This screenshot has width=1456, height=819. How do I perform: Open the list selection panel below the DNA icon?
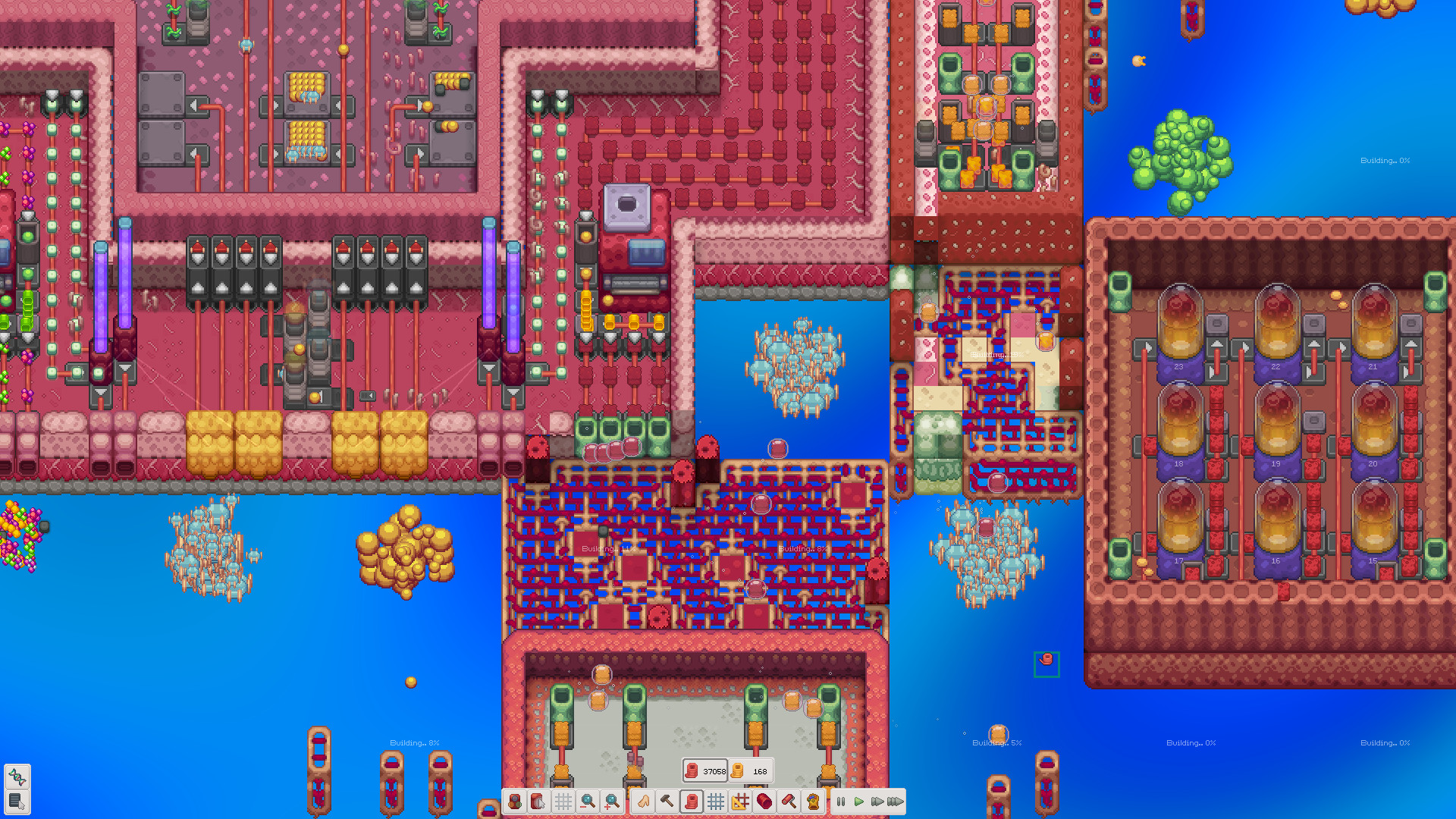[17, 802]
